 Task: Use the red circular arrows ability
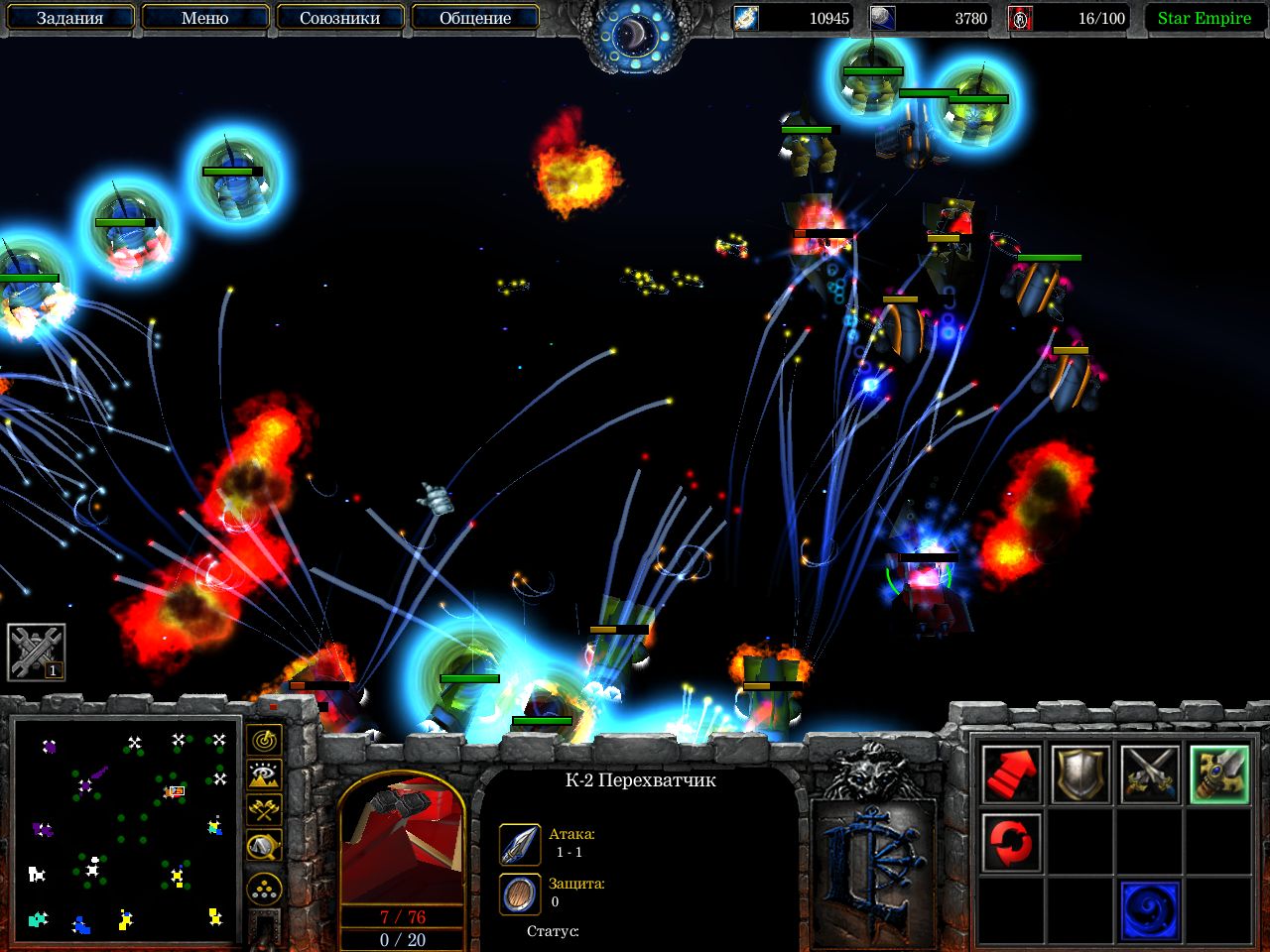[1012, 843]
